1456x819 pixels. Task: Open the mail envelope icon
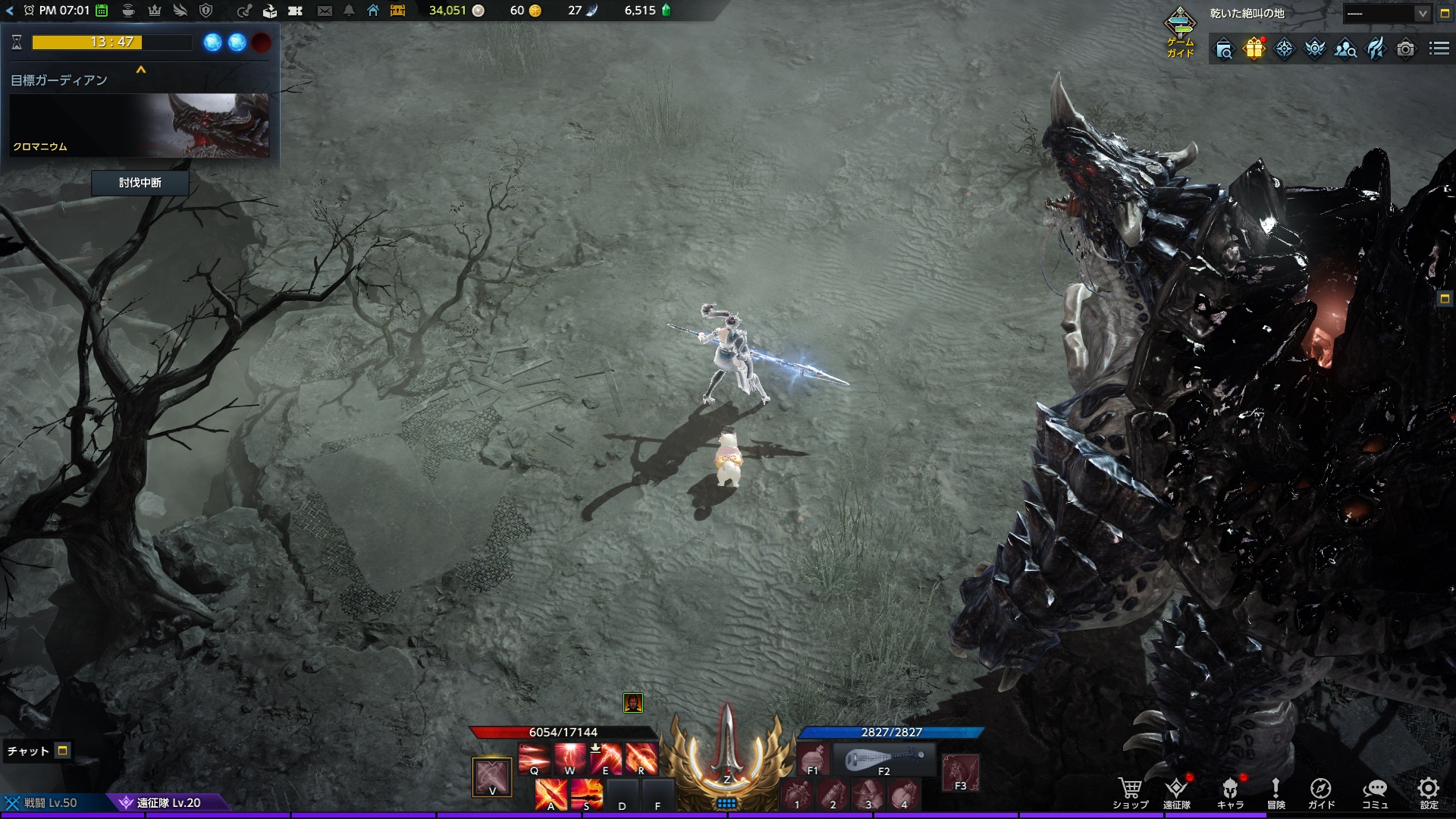pyautogui.click(x=325, y=11)
